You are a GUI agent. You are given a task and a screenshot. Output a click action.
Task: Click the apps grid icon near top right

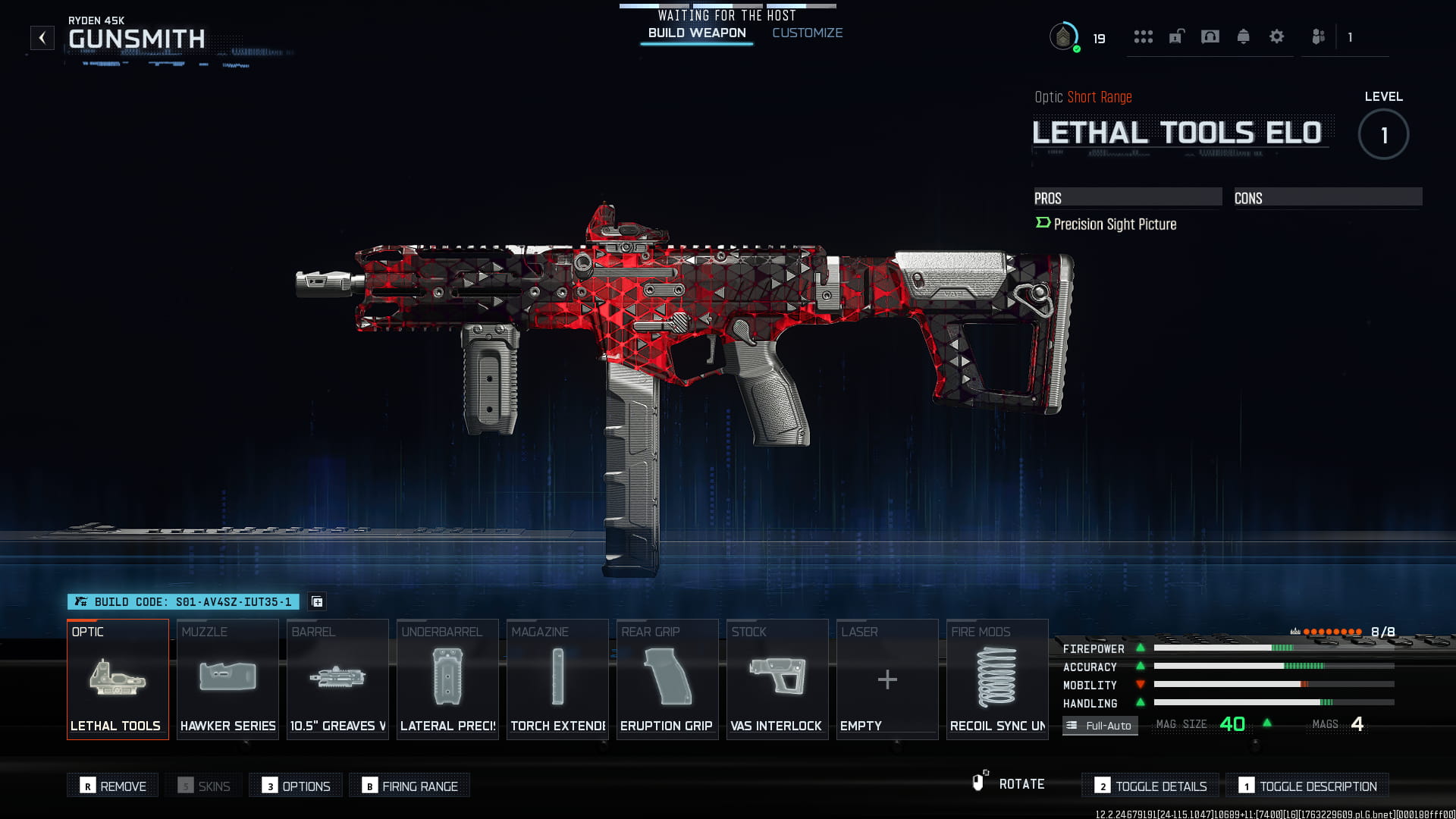1144,36
